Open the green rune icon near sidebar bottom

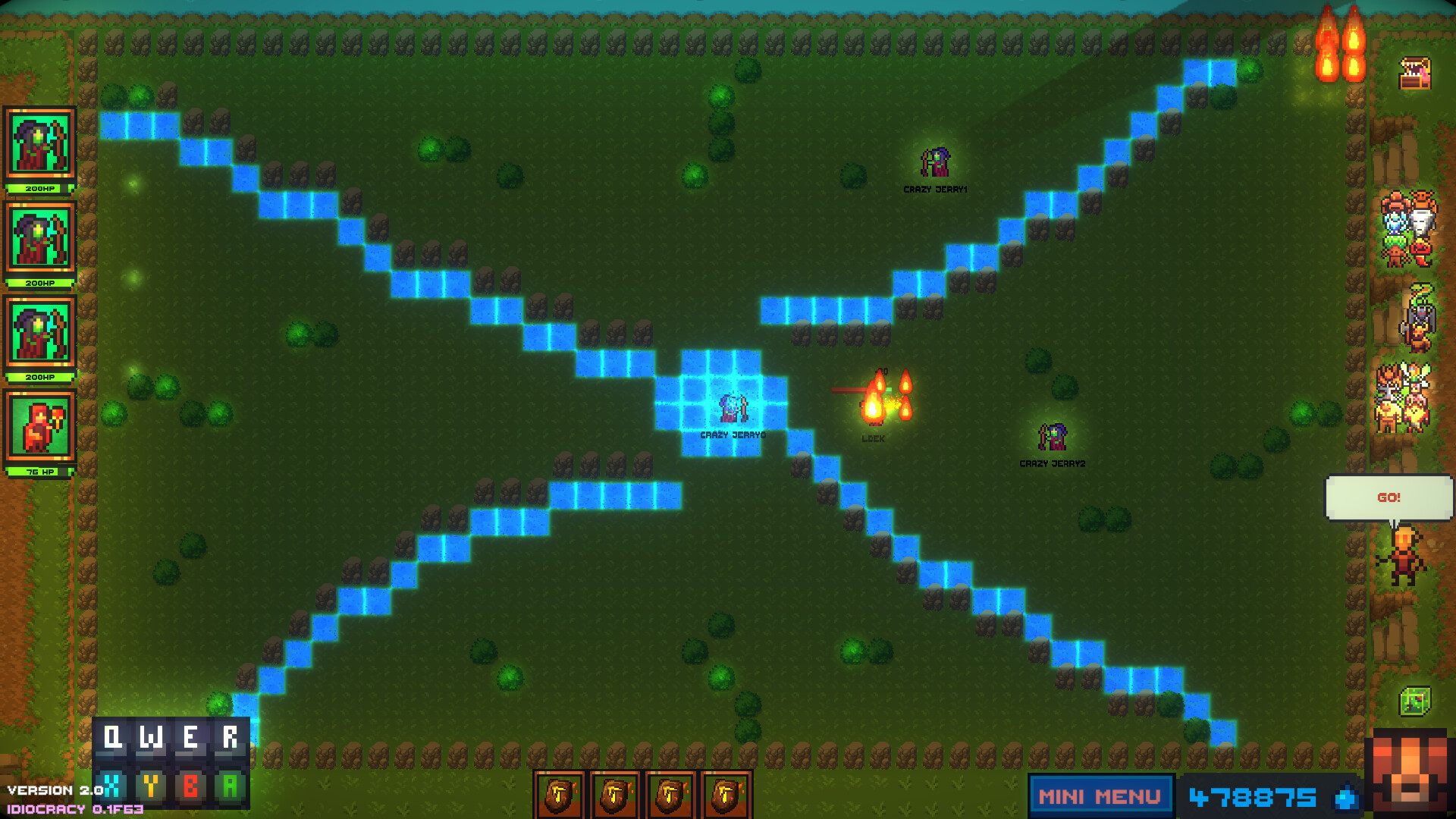1414,701
